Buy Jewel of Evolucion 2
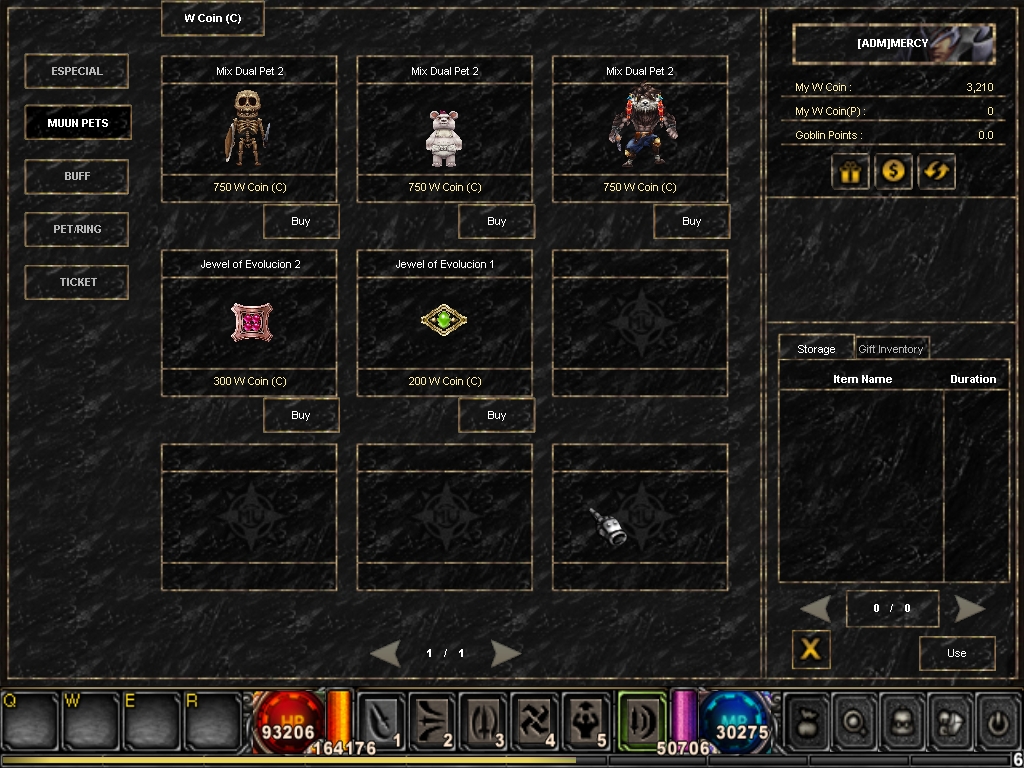 click(301, 415)
